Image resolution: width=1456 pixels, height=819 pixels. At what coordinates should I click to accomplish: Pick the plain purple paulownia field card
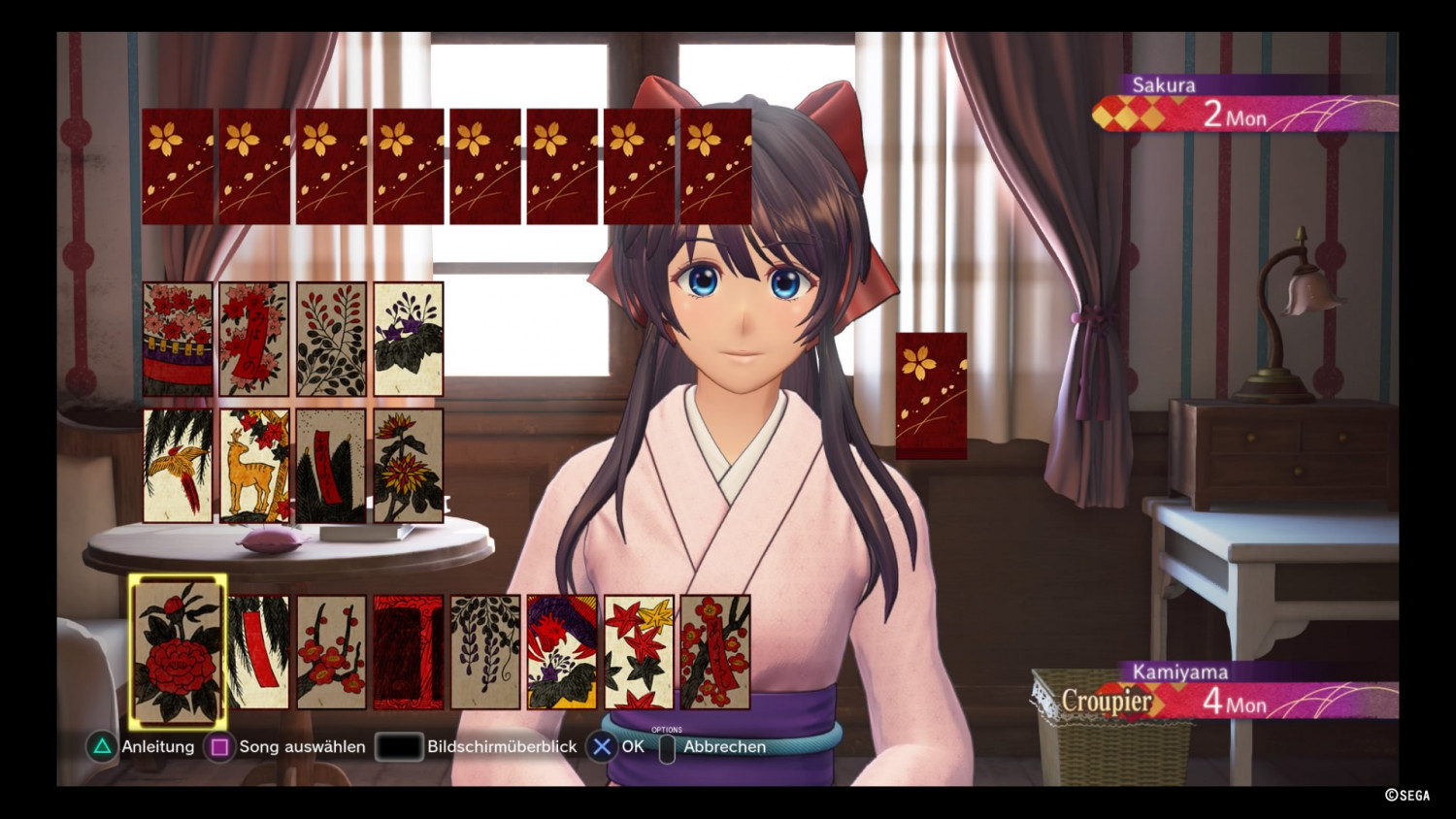pos(409,339)
